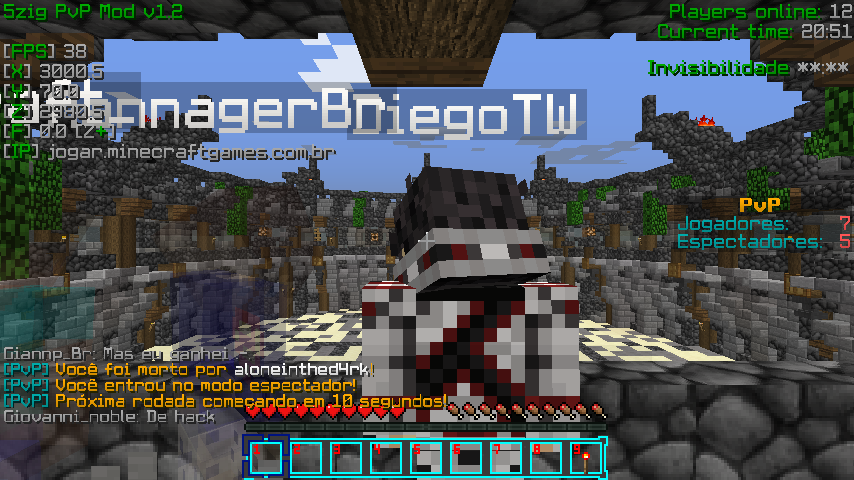Pick hotbar slot number 7

point(504,458)
